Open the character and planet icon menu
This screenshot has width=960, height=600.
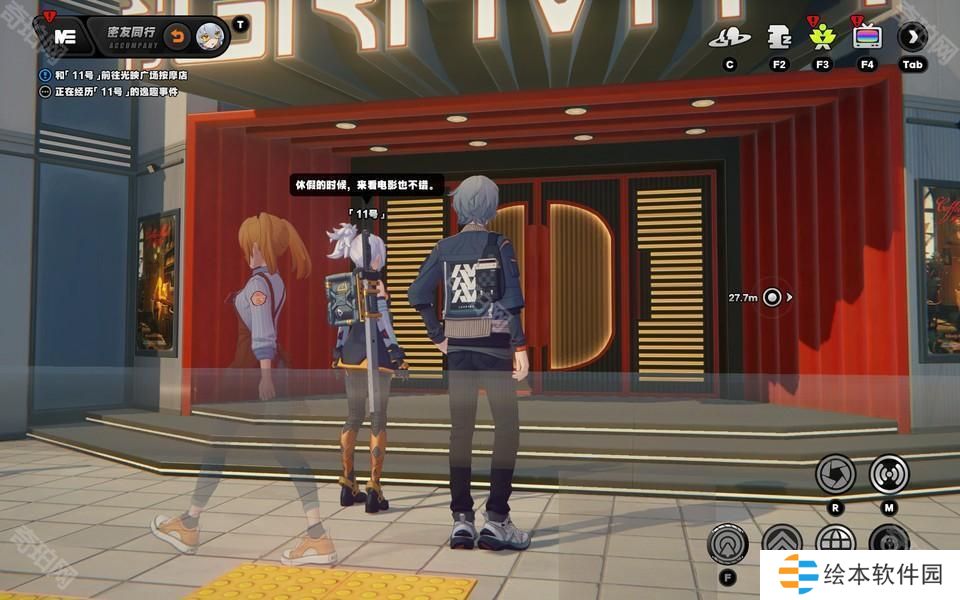(730, 38)
